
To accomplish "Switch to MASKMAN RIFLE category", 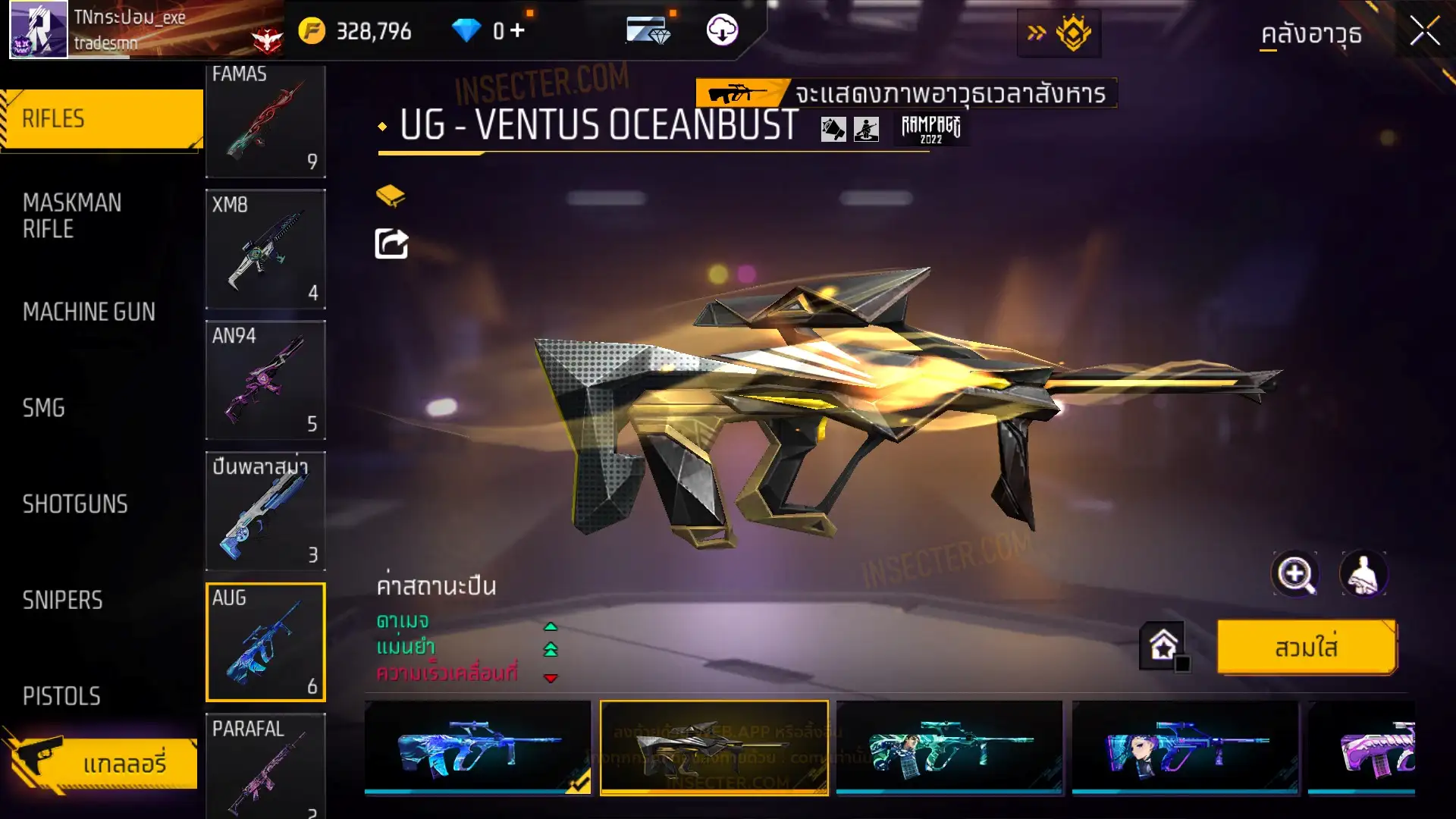I will click(x=72, y=216).
